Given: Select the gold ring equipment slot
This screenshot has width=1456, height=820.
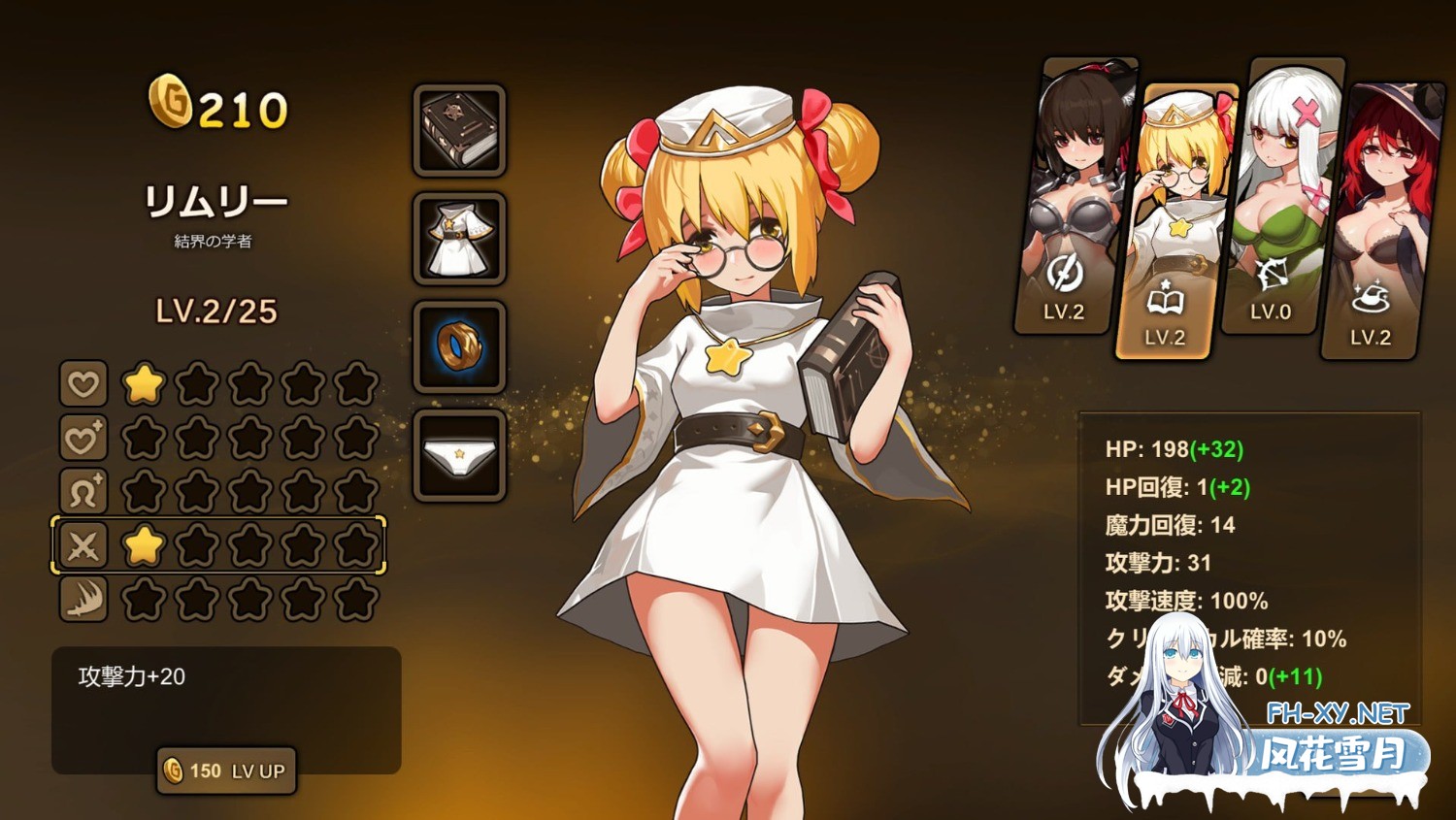Looking at the screenshot, I should pyautogui.click(x=459, y=347).
